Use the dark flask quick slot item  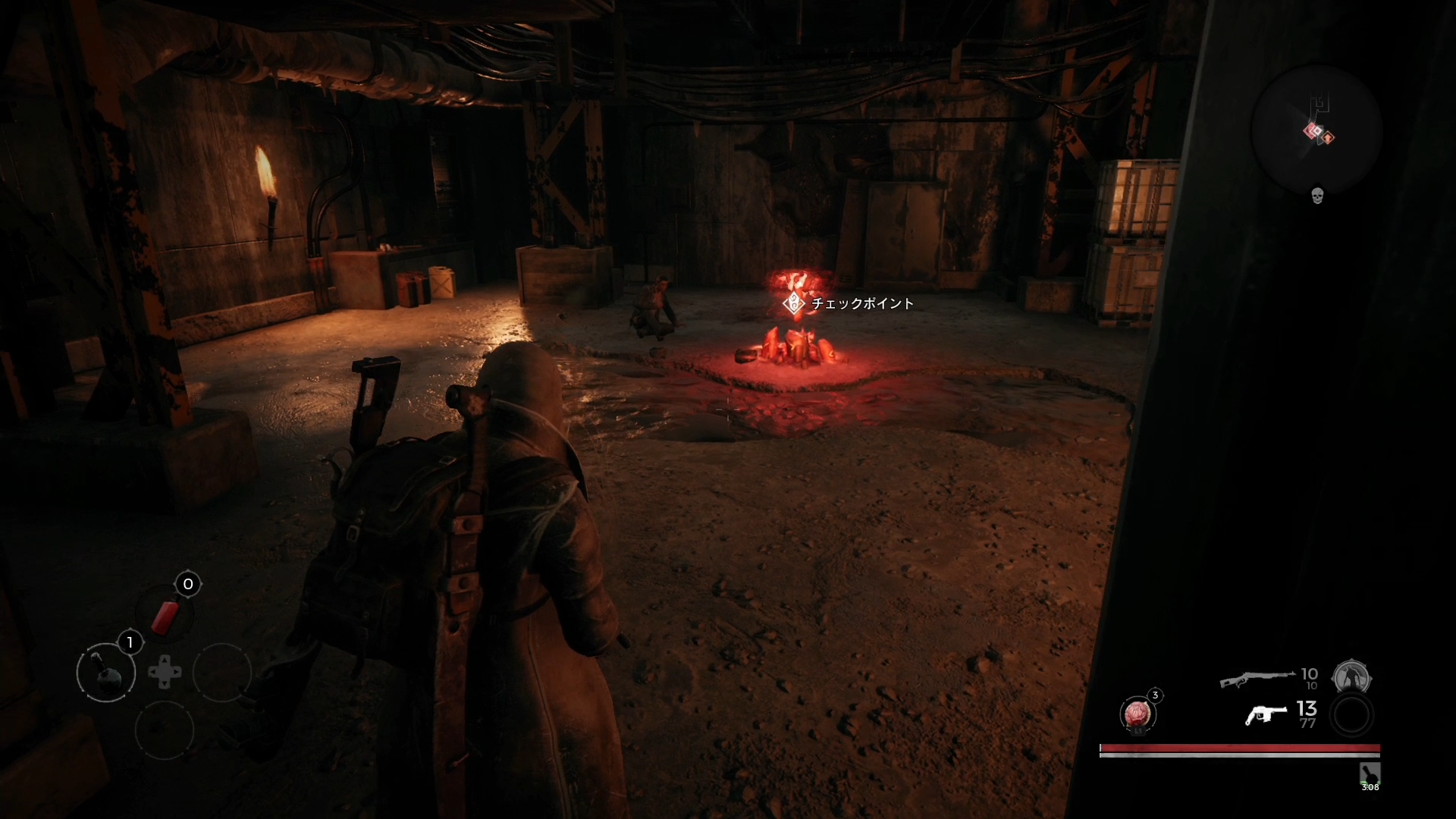point(106,672)
